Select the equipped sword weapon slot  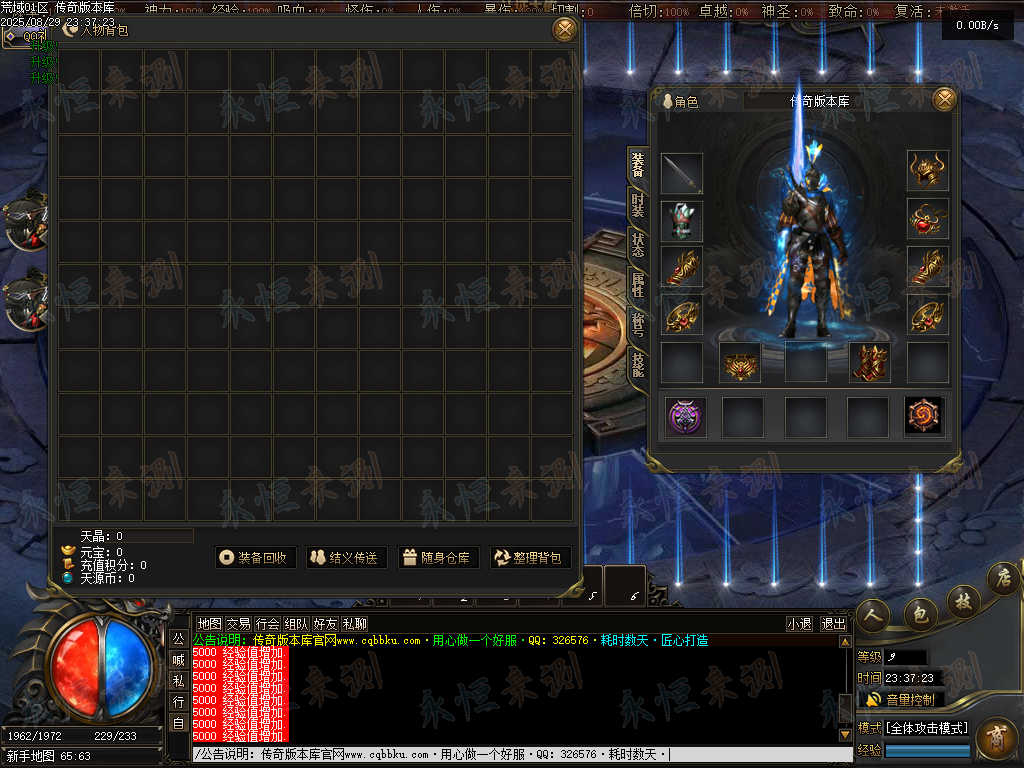point(682,174)
